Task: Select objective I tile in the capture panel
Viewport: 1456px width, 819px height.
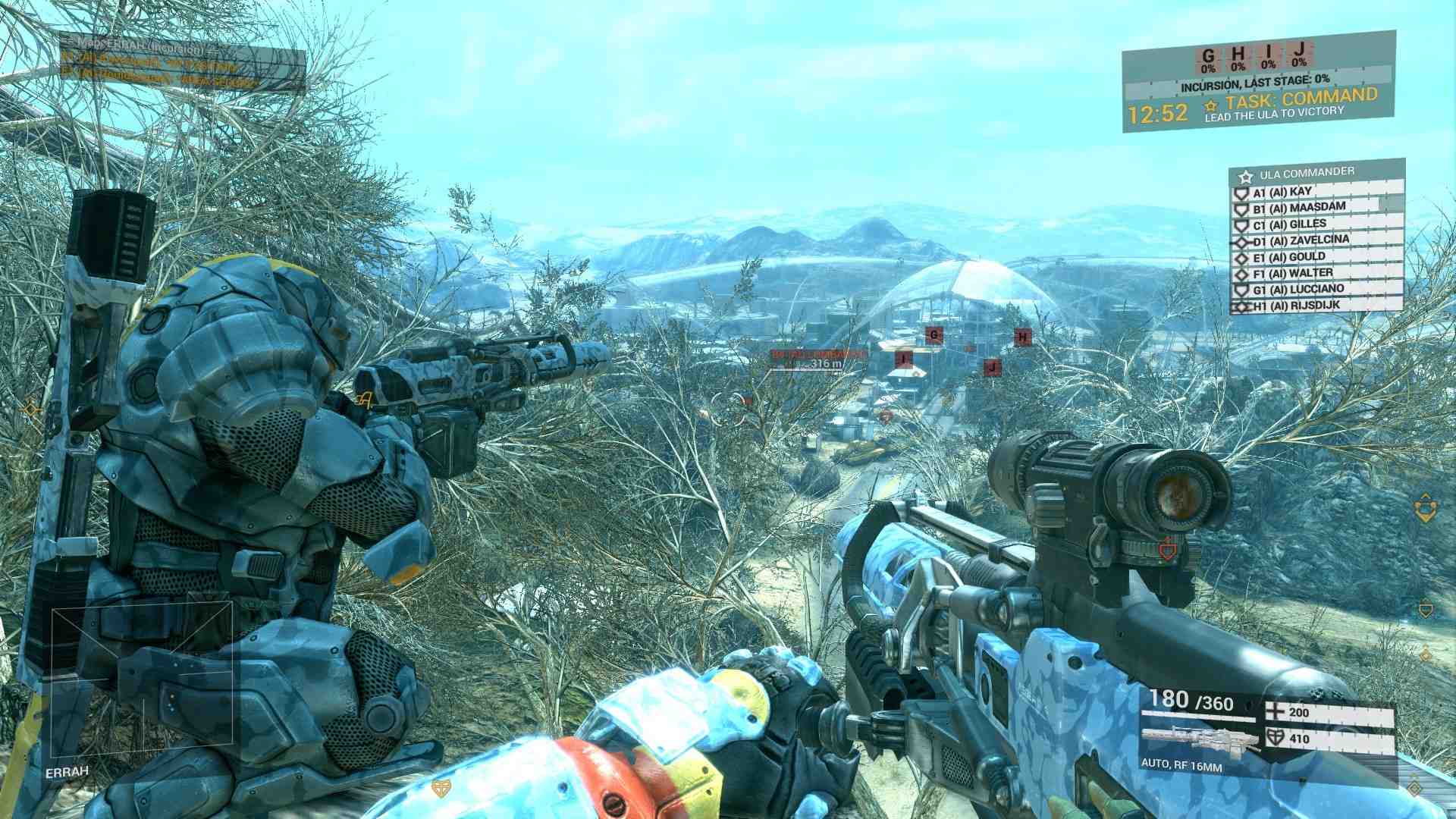Action: click(x=1269, y=55)
